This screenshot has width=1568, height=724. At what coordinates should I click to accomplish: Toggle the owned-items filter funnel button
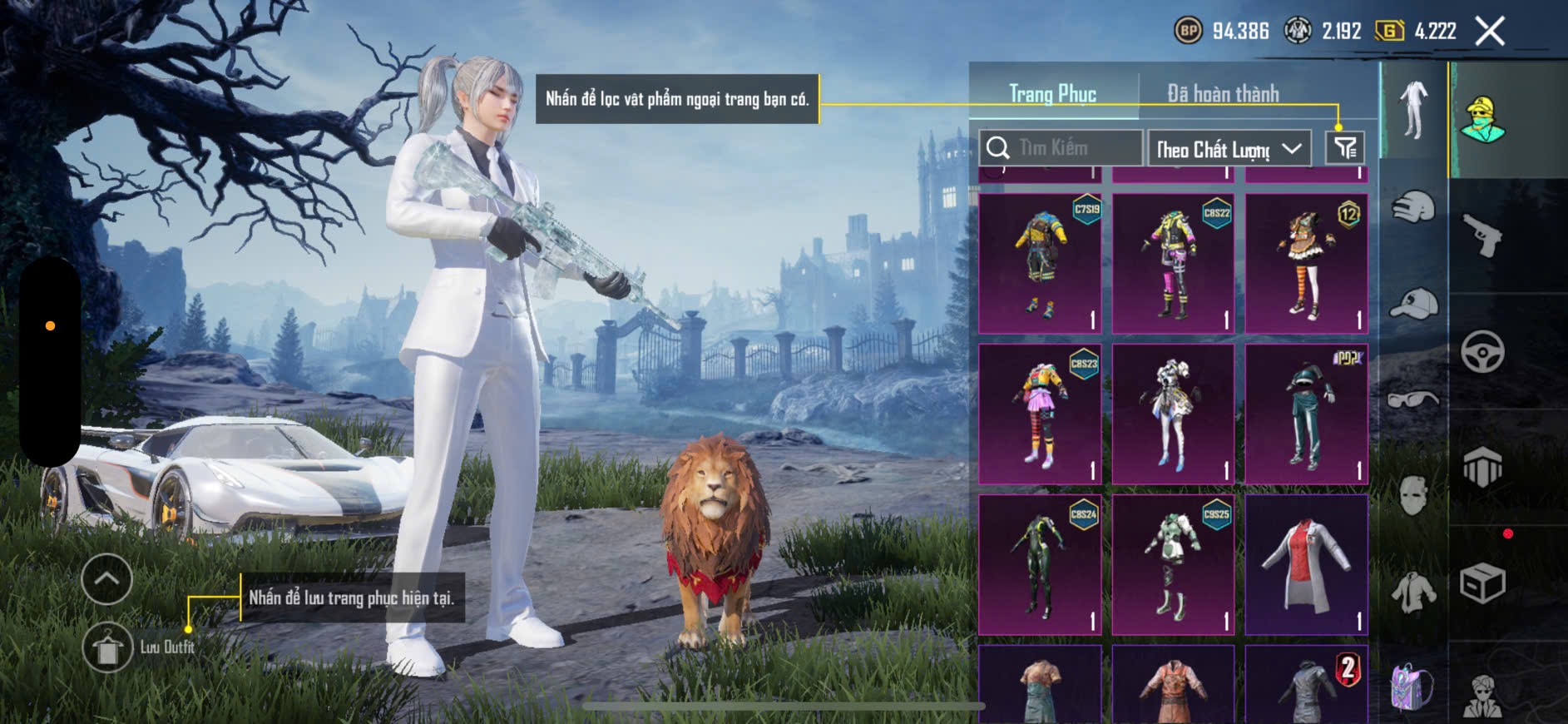[1345, 148]
